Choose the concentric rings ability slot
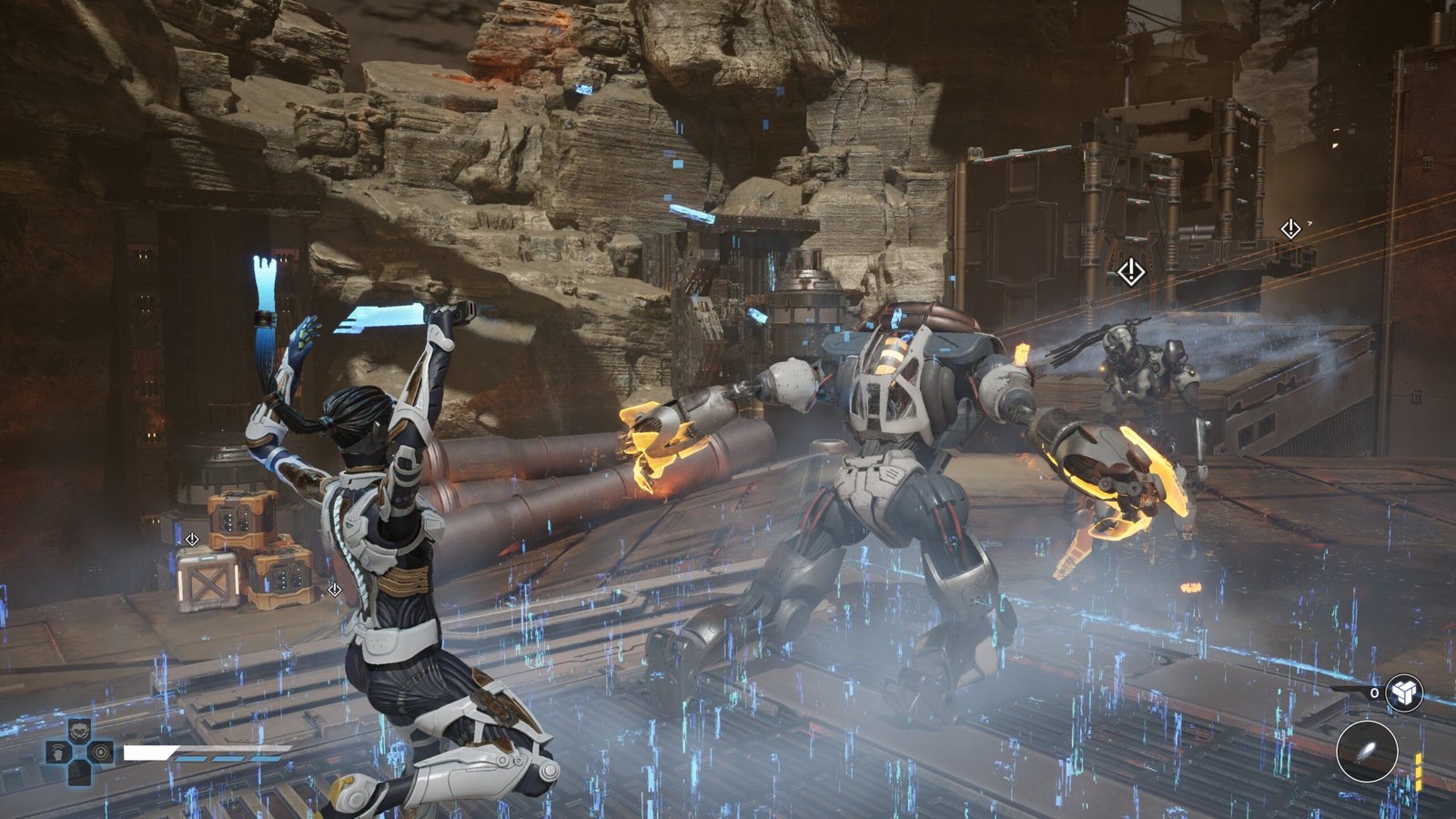Image resolution: width=1456 pixels, height=819 pixels. 101,753
